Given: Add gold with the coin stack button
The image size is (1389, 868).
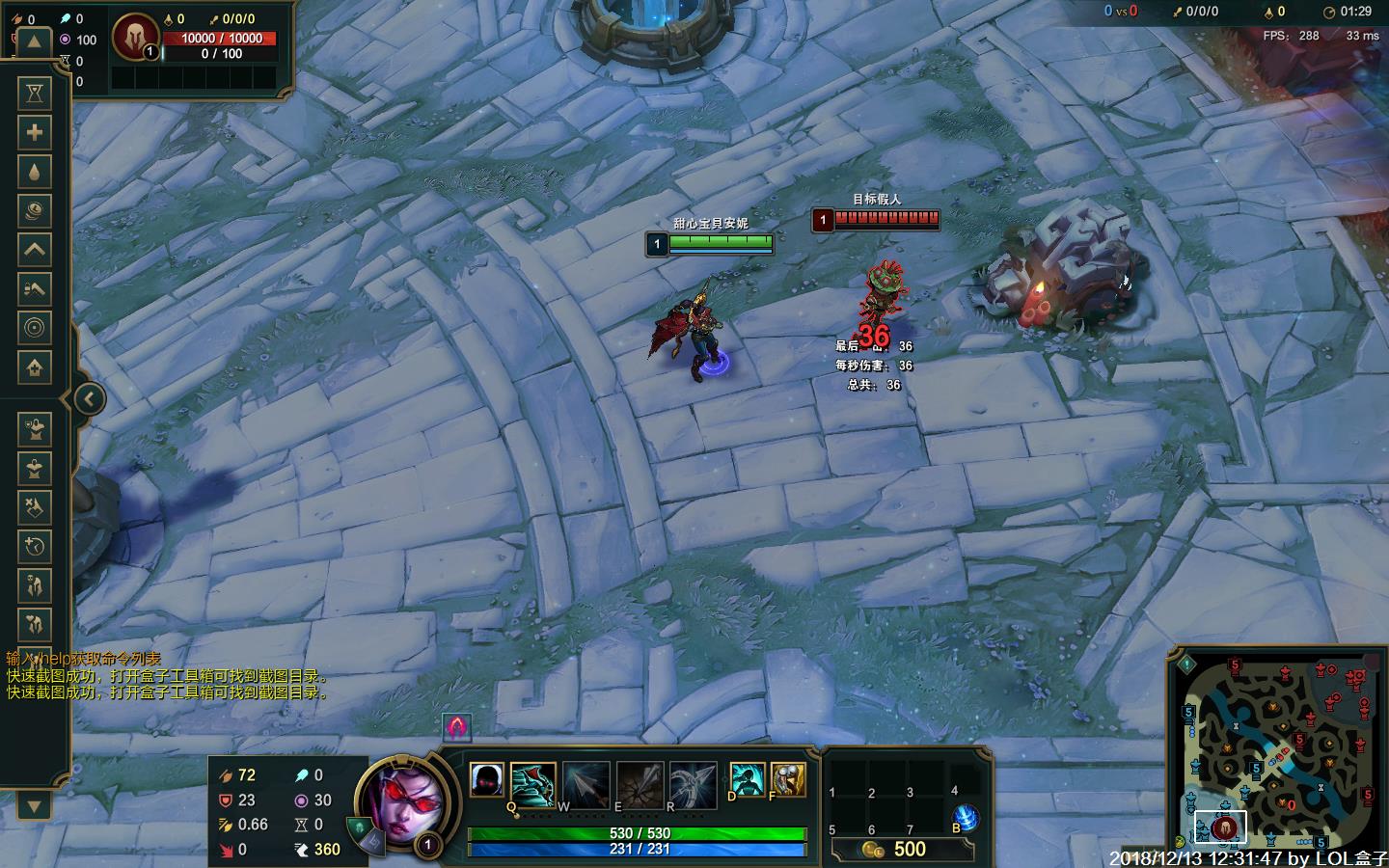Looking at the screenshot, I should (x=35, y=211).
